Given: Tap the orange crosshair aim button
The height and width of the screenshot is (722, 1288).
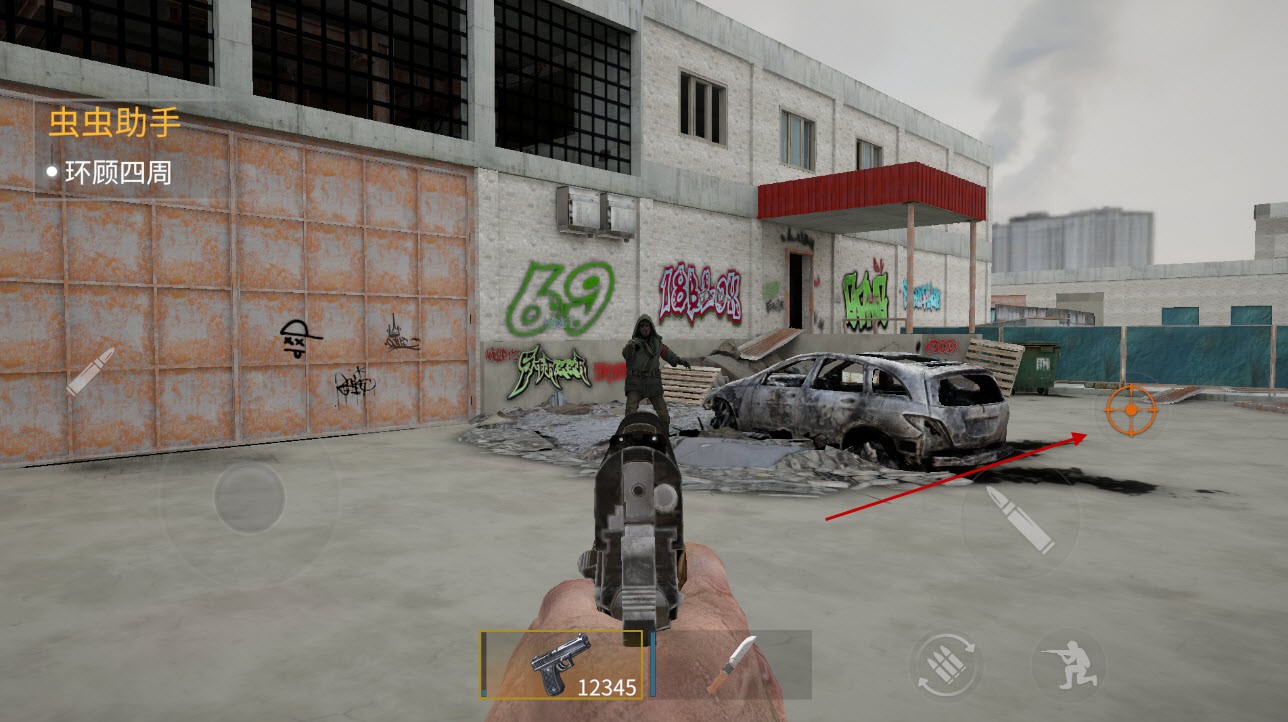Looking at the screenshot, I should point(1131,409).
